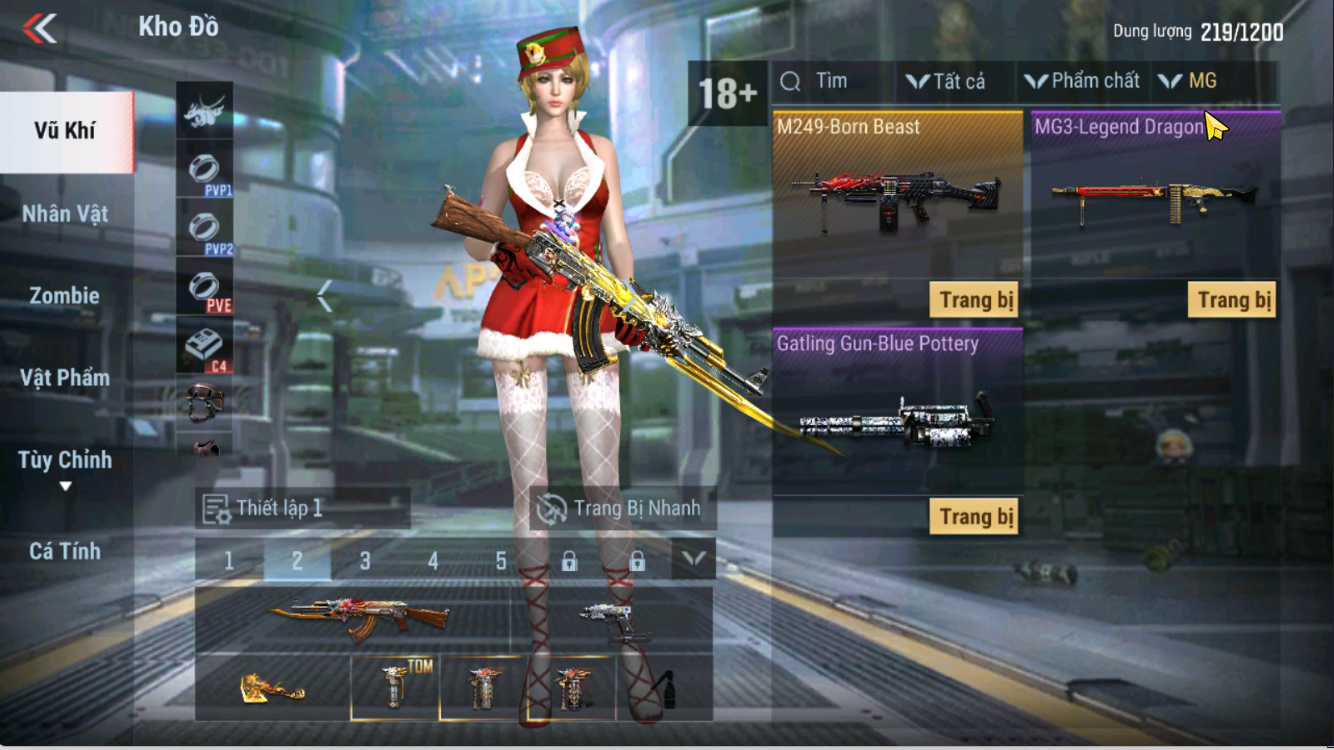Open the Phẩm chất quality filter
Viewport: 1334px width, 750px height.
click(1083, 82)
